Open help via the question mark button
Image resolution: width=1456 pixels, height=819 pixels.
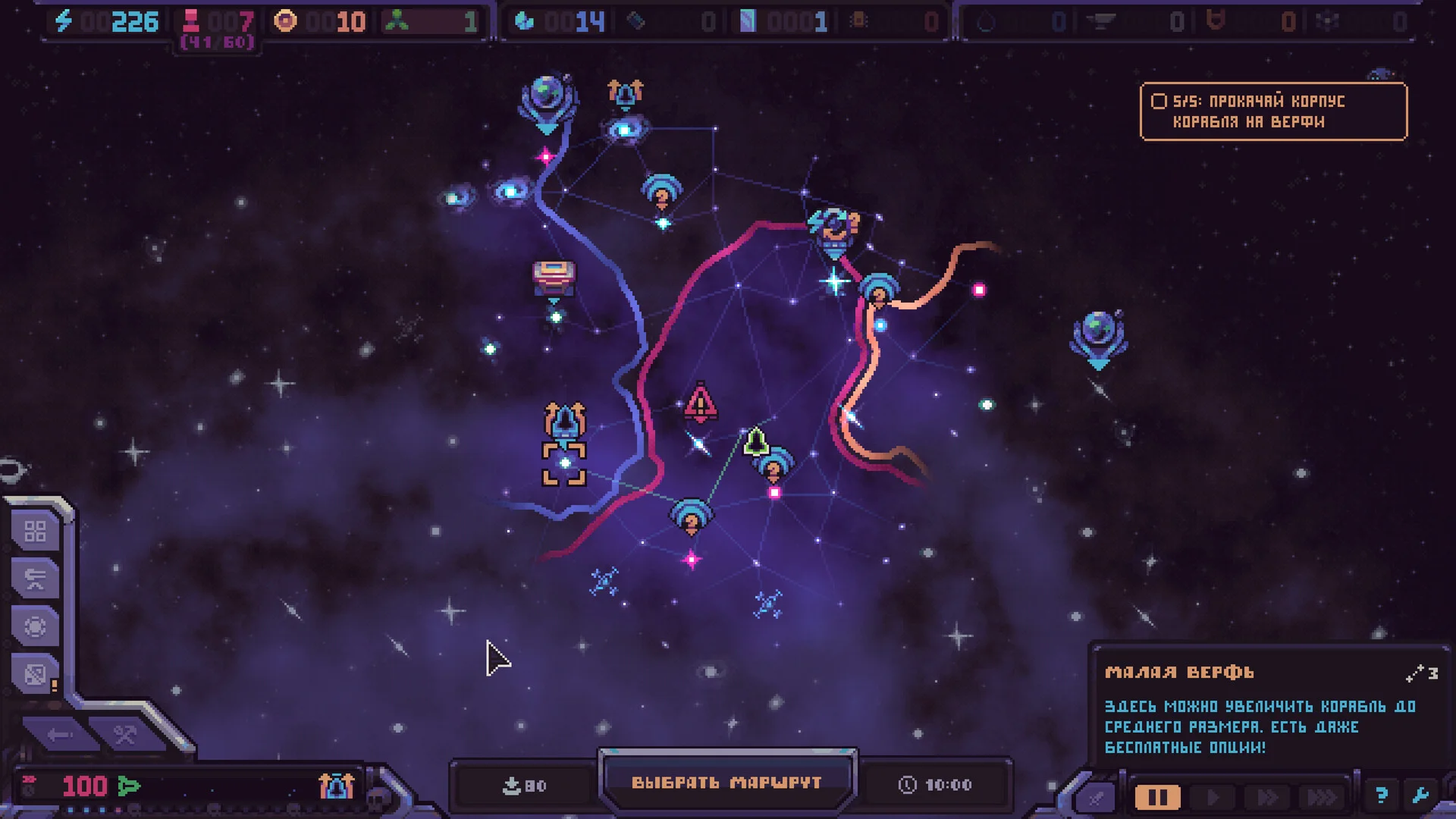click(1381, 795)
